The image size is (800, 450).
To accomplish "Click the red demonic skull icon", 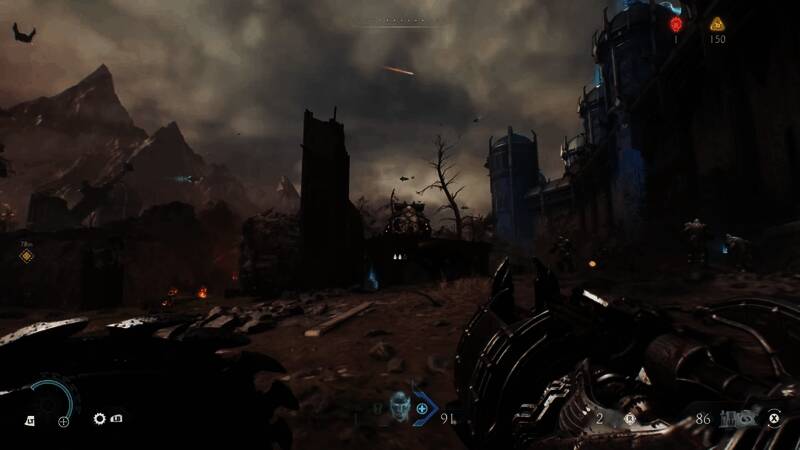I will coord(675,24).
